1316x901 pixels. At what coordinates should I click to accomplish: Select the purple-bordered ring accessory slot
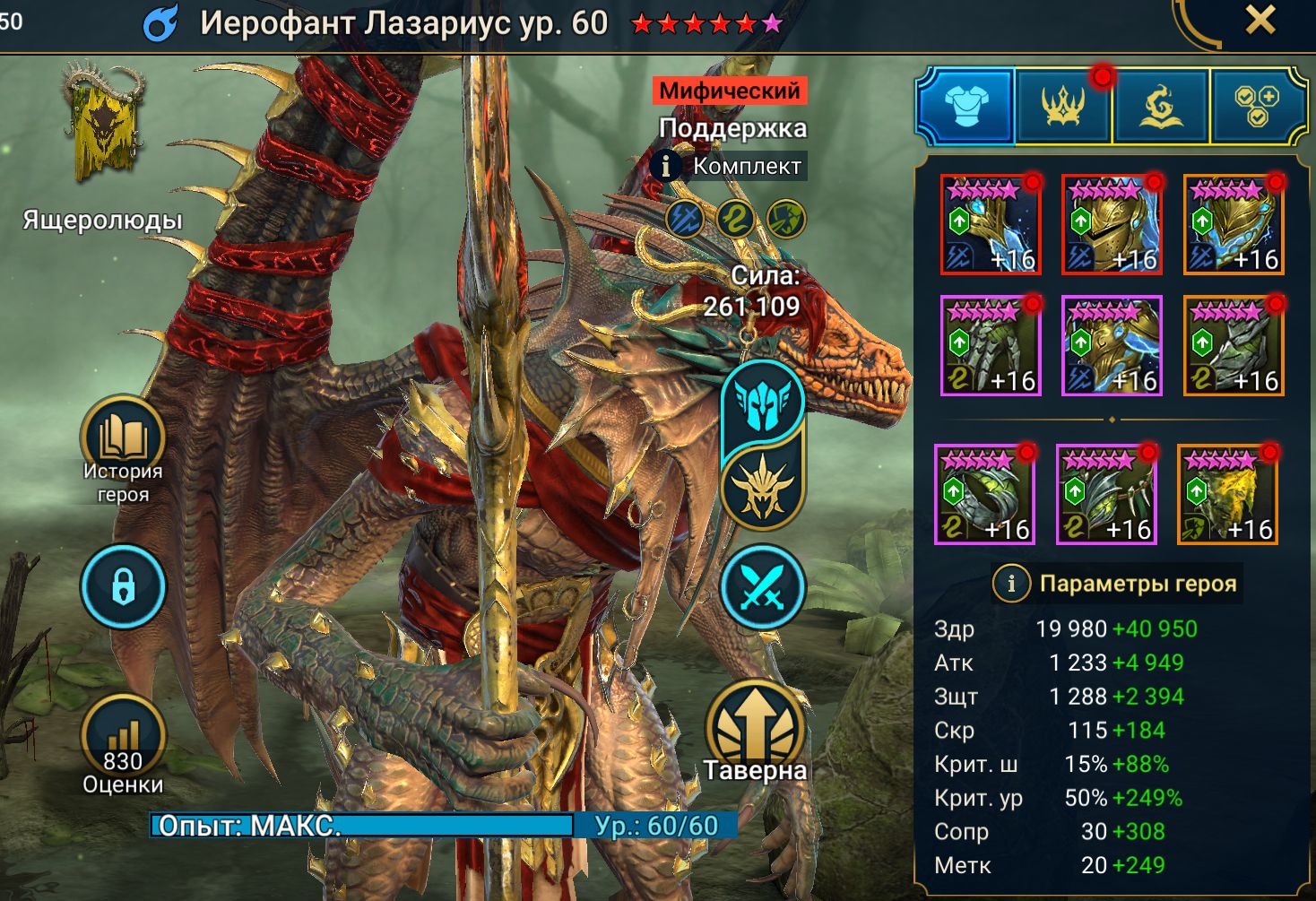point(984,494)
